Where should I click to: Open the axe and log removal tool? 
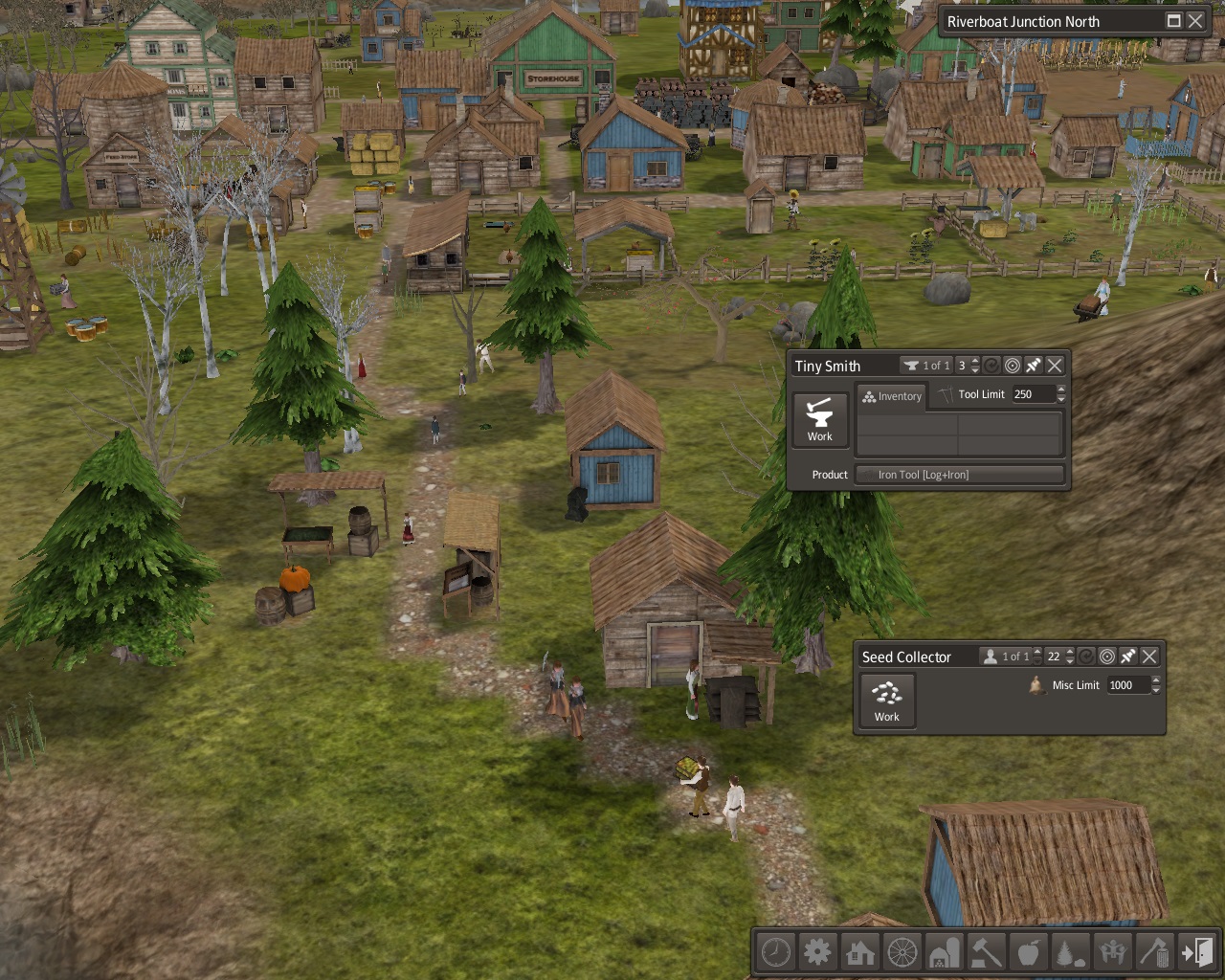point(1154,952)
